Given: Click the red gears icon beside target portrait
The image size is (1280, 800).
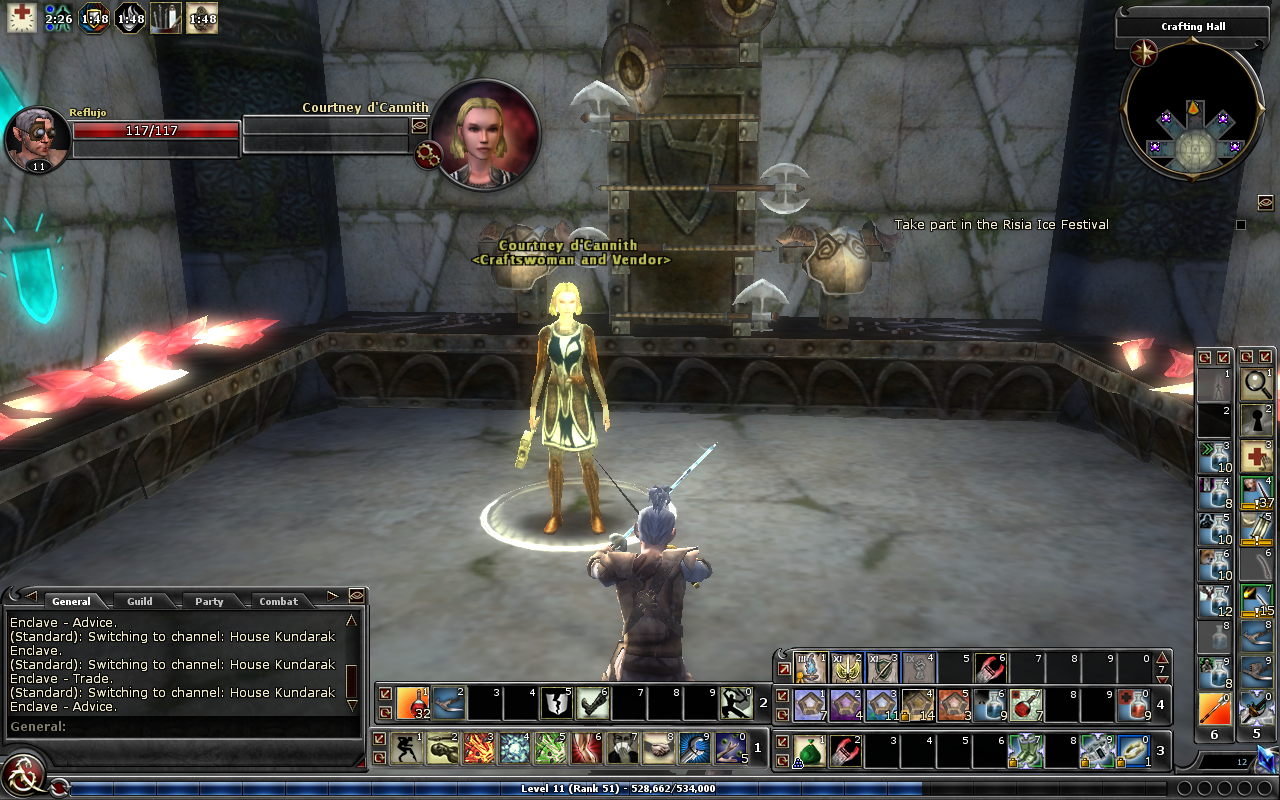Looking at the screenshot, I should pyautogui.click(x=429, y=154).
